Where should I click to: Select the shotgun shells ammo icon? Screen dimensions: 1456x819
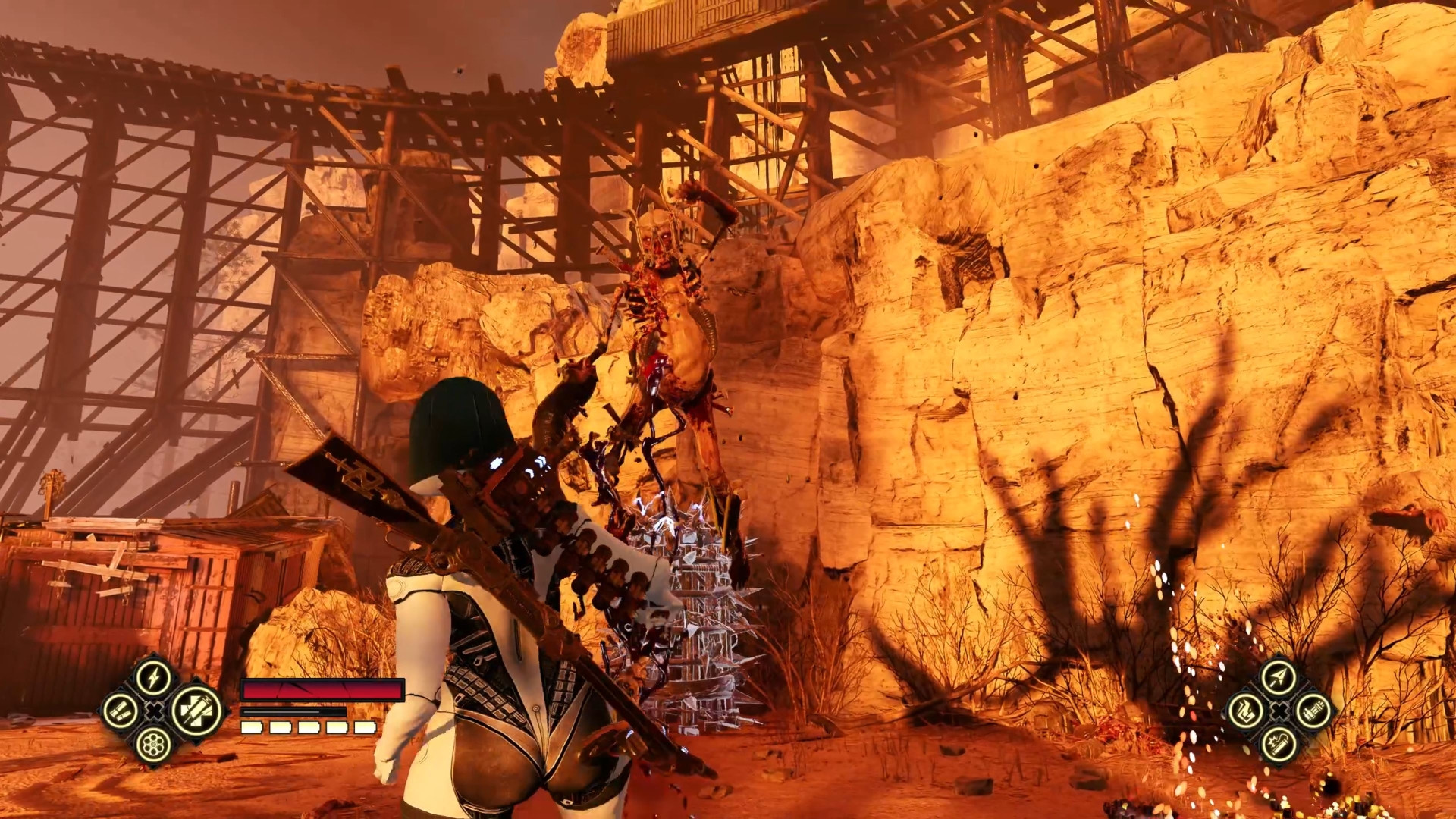[121, 711]
